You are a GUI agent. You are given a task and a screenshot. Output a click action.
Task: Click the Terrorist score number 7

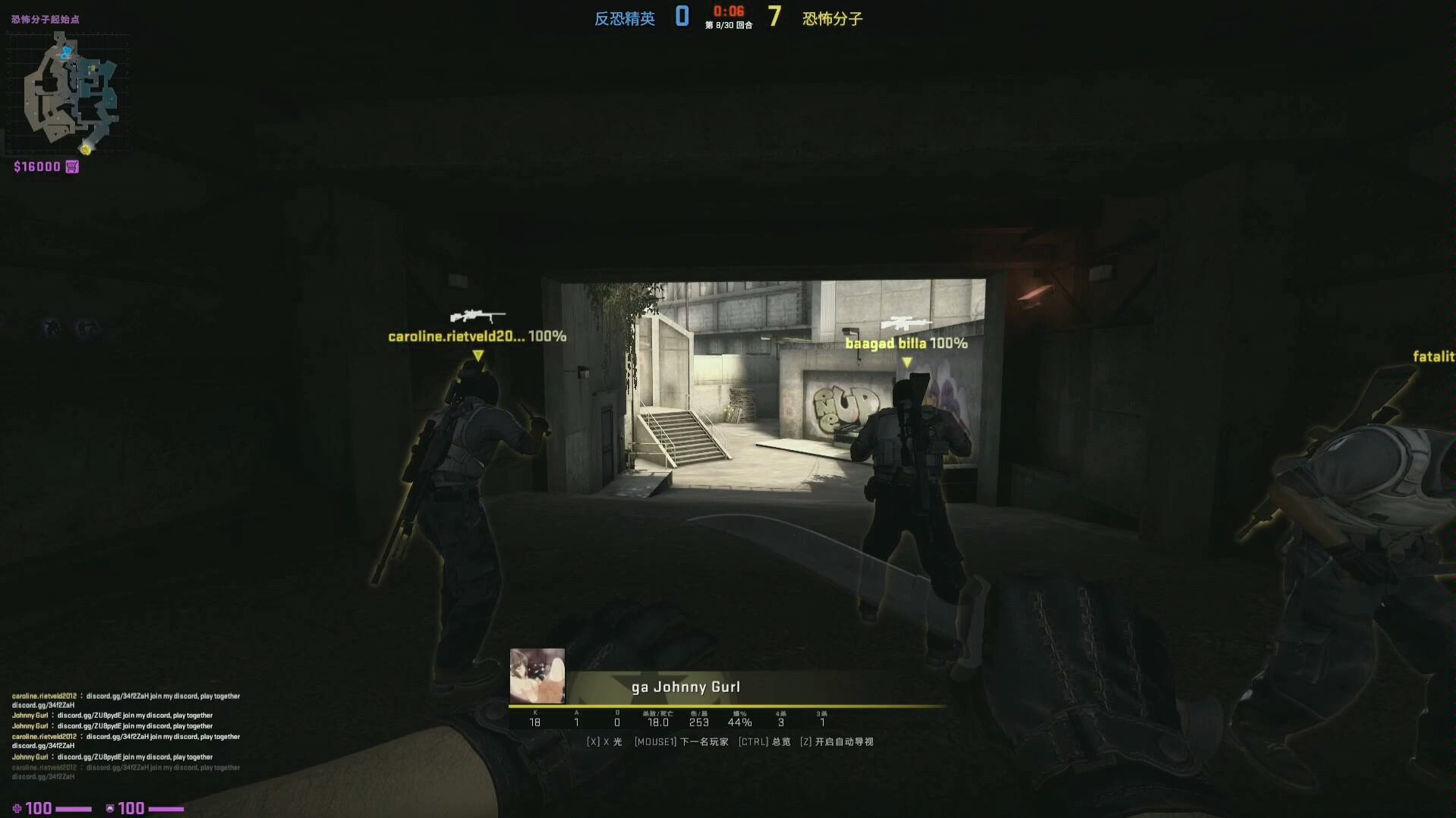tap(774, 16)
